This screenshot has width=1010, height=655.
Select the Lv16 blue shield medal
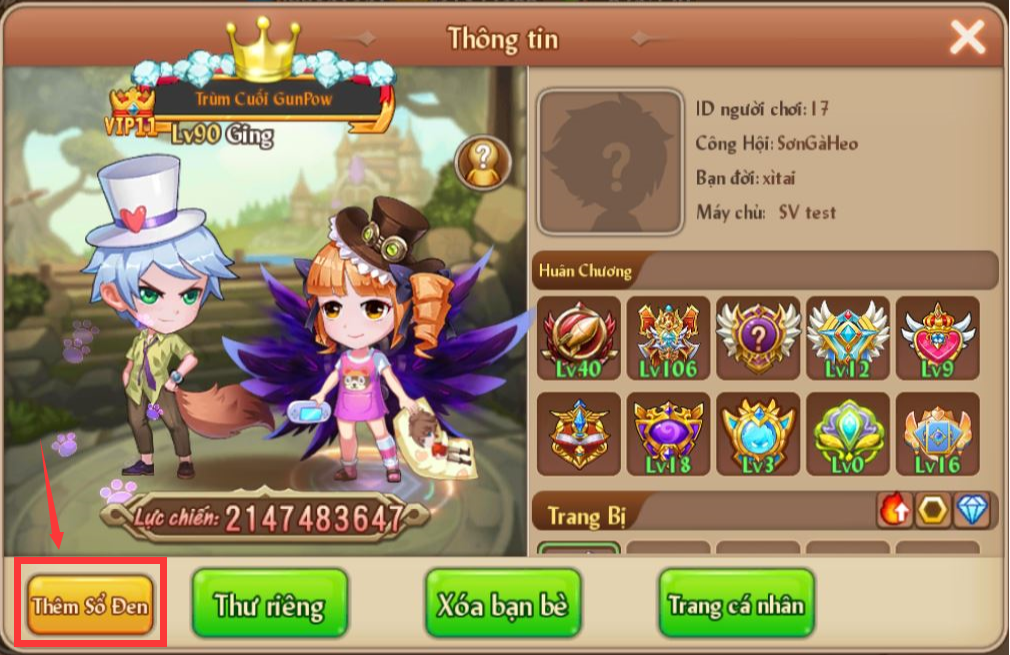[937, 433]
